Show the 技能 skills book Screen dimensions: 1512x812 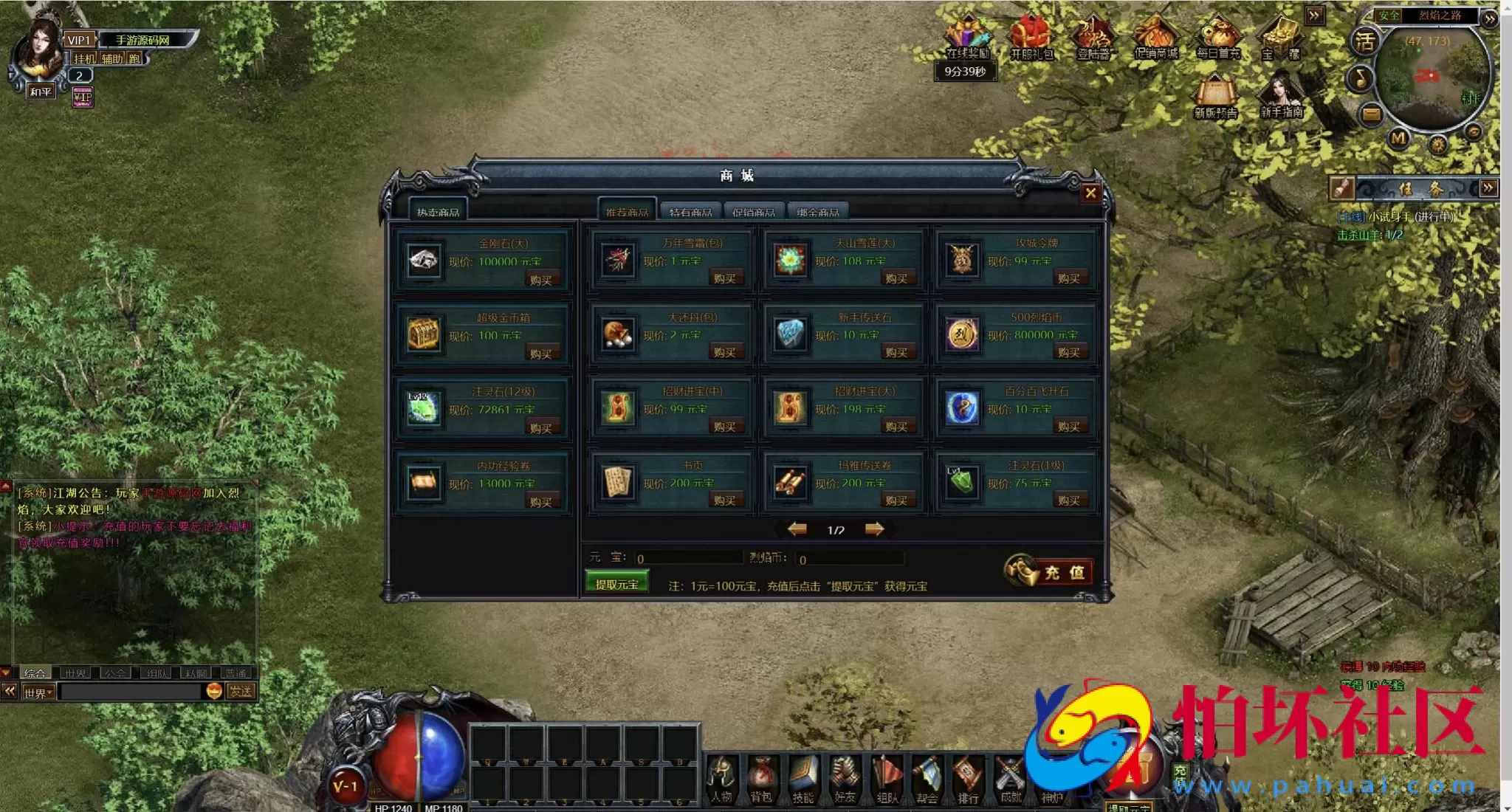(803, 779)
